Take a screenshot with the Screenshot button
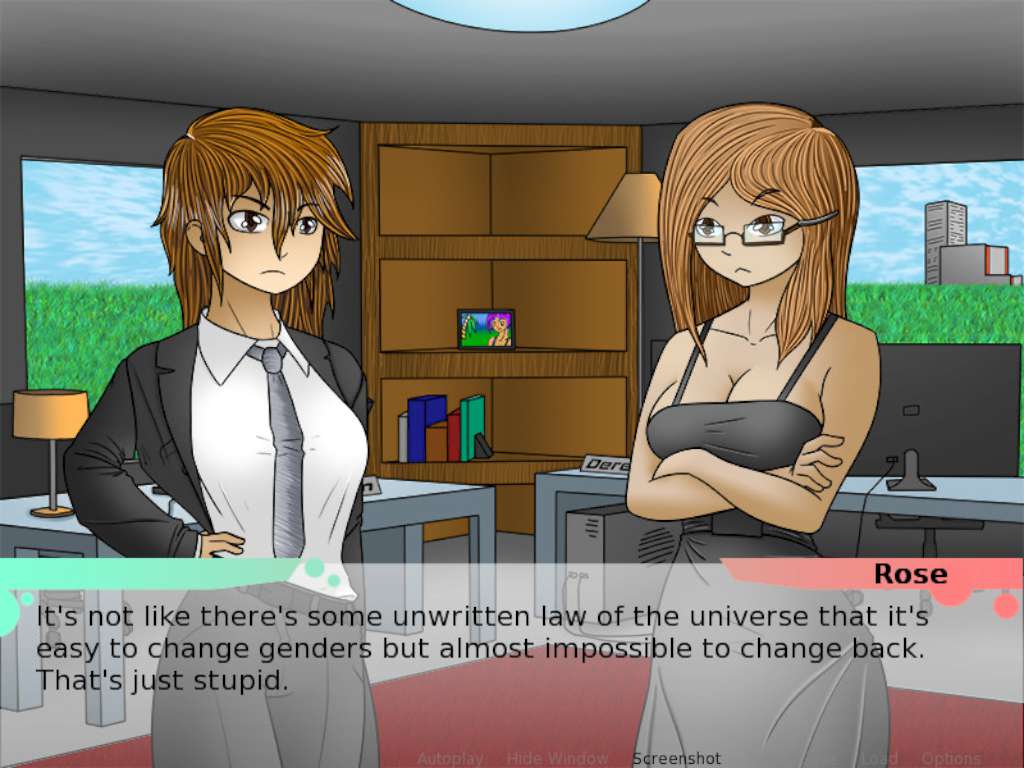This screenshot has height=768, width=1024. pyautogui.click(x=676, y=758)
